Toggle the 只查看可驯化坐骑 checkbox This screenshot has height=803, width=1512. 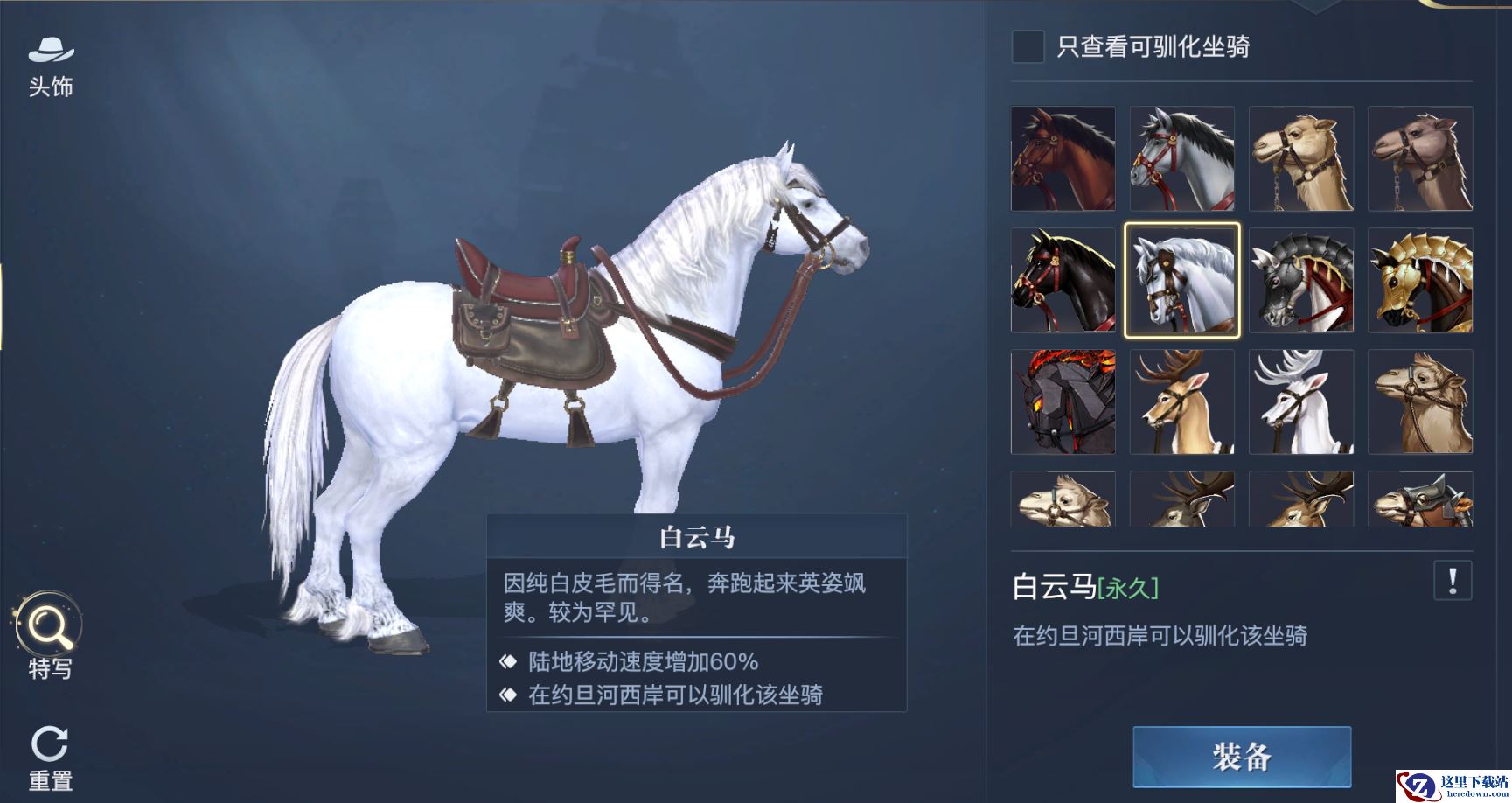(x=1028, y=46)
